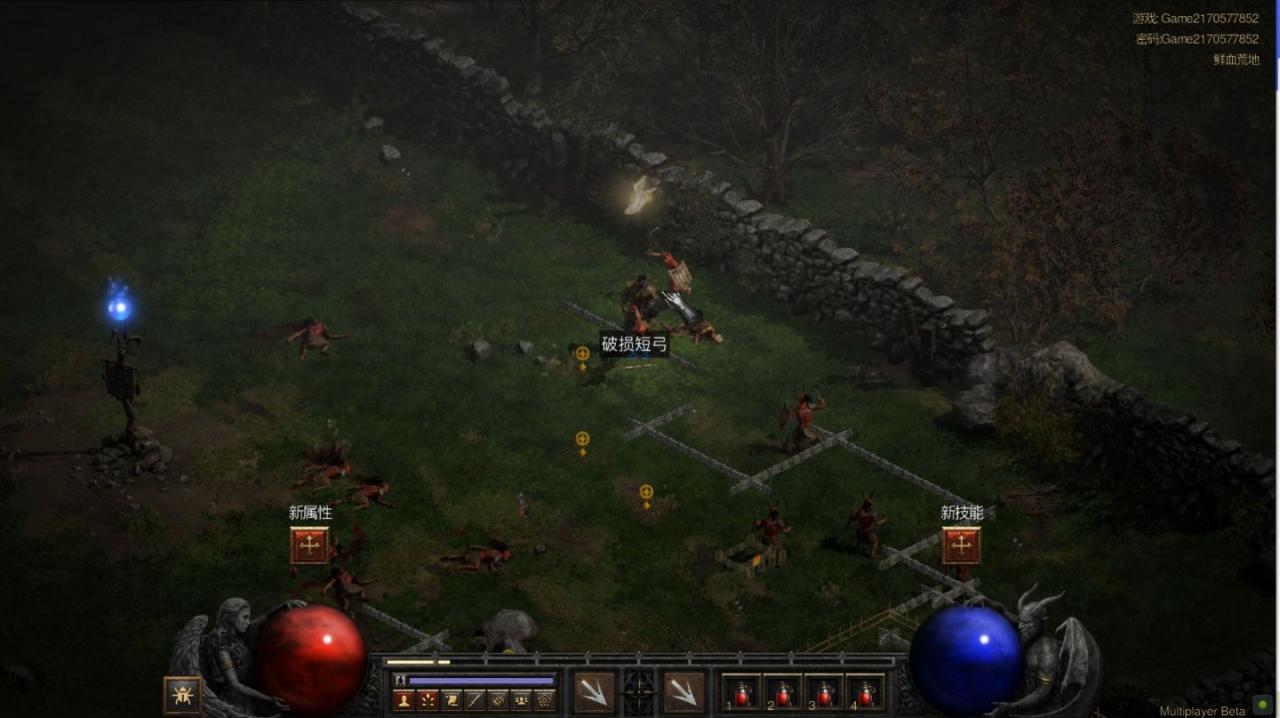The height and width of the screenshot is (718, 1280).
Task: Select the left-click attack skill icon
Action: tap(594, 692)
